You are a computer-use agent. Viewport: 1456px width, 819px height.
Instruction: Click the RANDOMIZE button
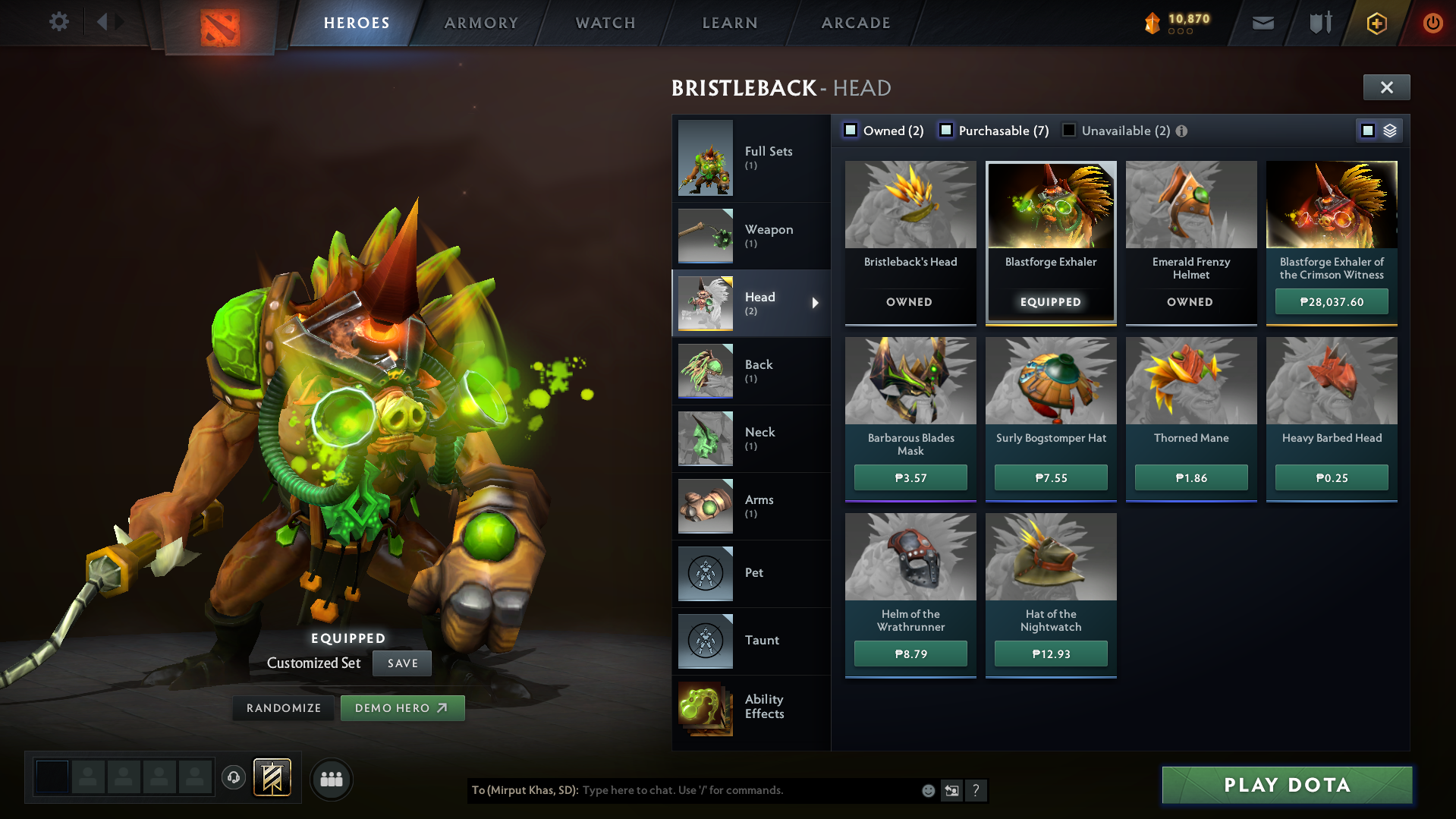(x=283, y=707)
